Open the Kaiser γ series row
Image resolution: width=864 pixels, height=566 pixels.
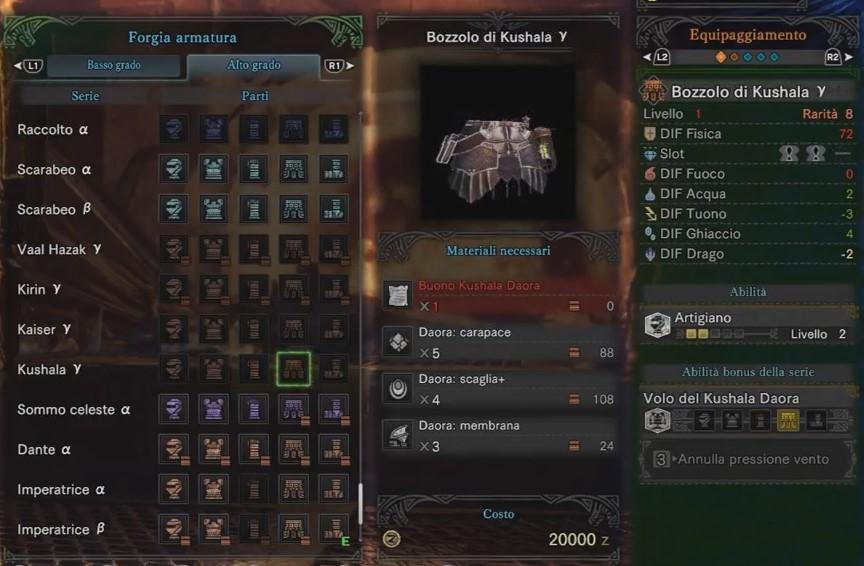pos(47,330)
